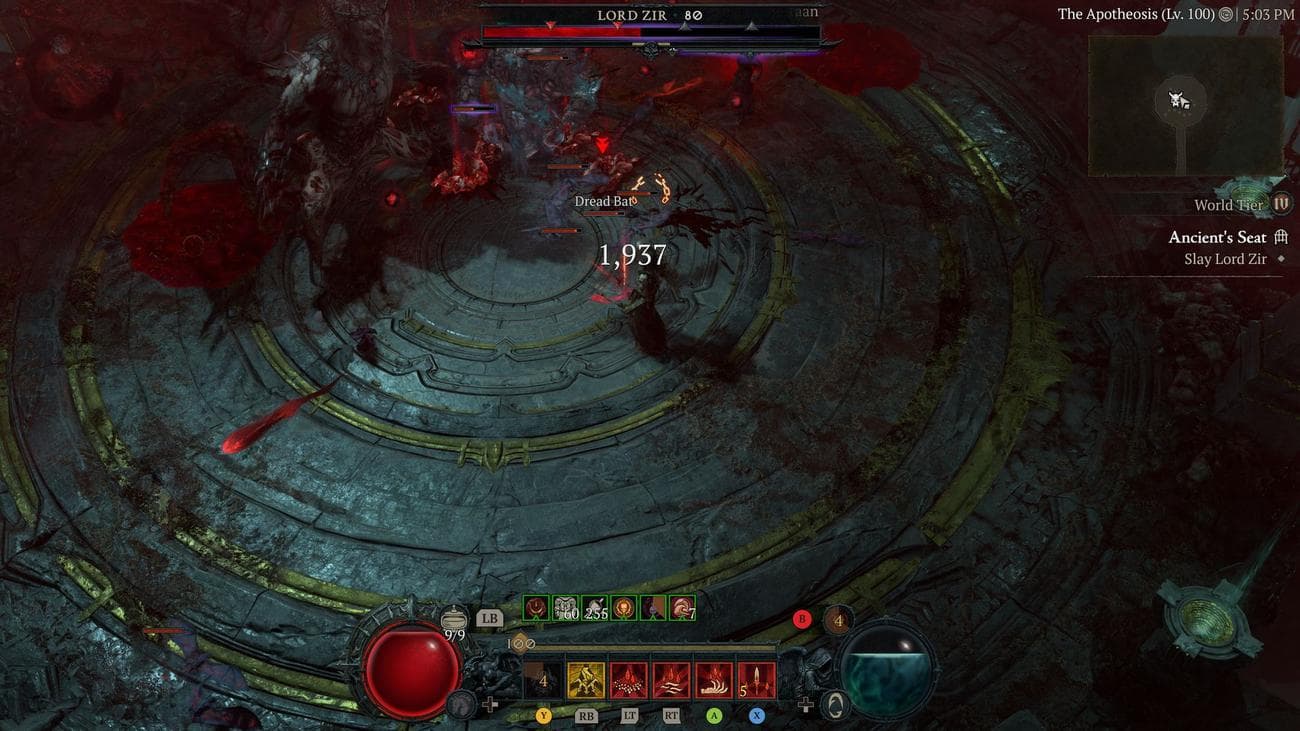
Task: Select the first skill slot on cooldown
Action: (x=543, y=680)
